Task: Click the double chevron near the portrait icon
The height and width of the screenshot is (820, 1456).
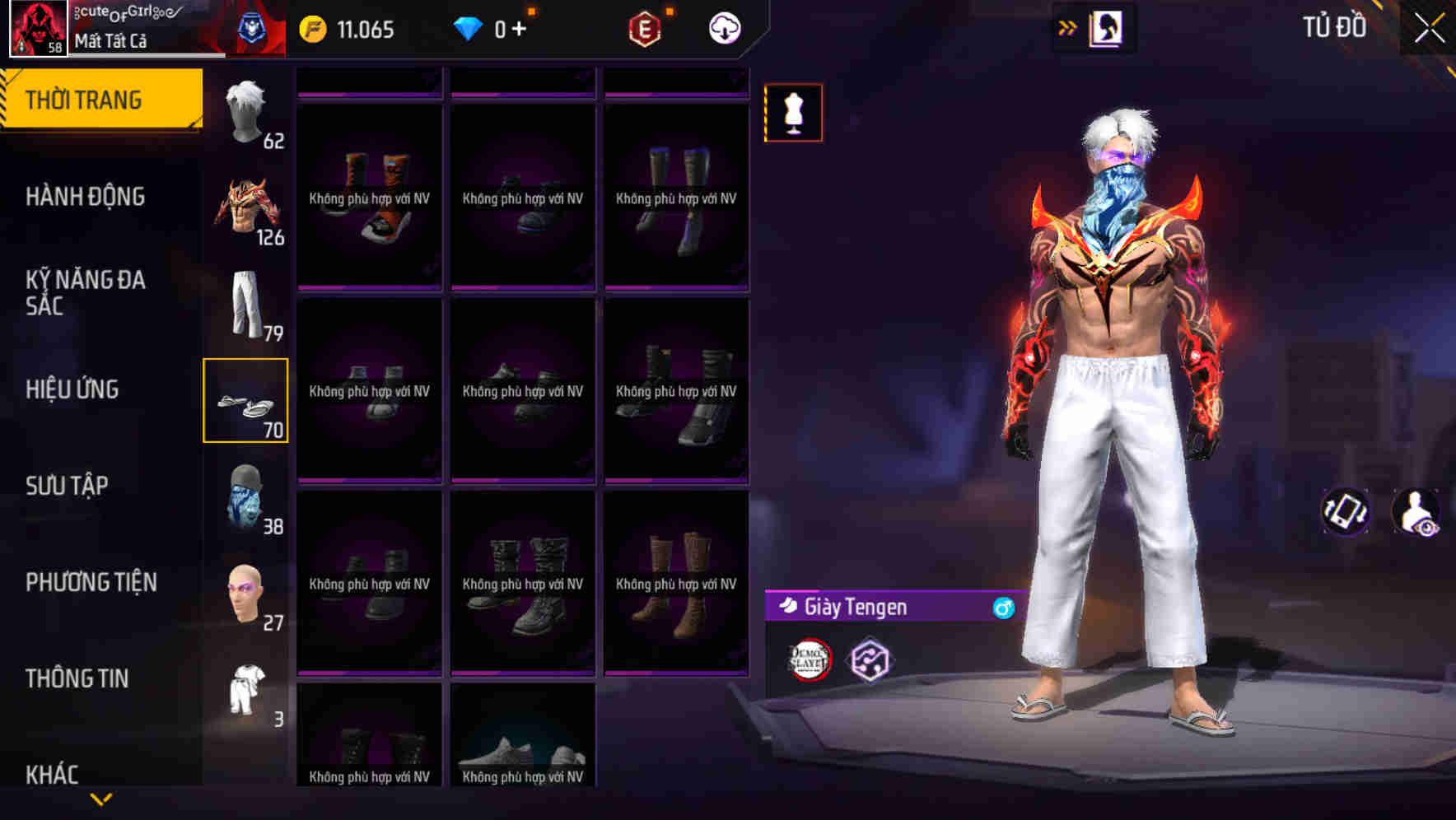Action: coord(1066,27)
